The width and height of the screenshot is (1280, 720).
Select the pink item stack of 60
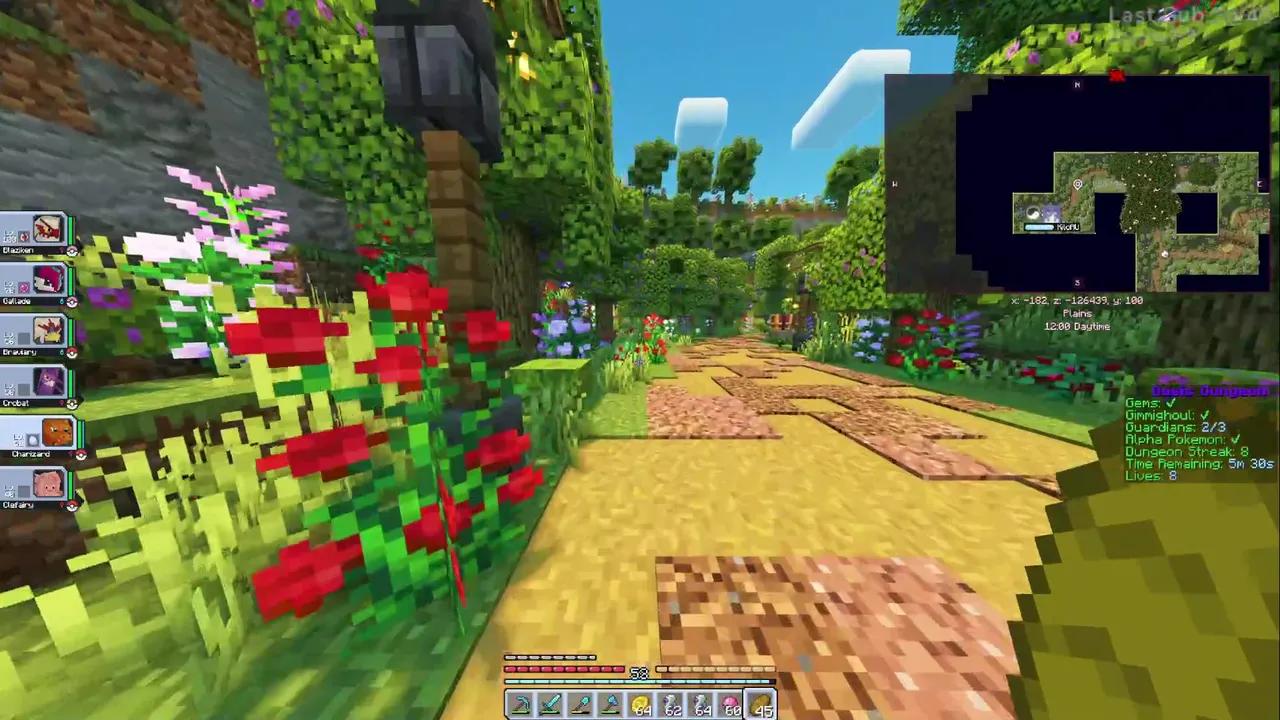pos(733,704)
